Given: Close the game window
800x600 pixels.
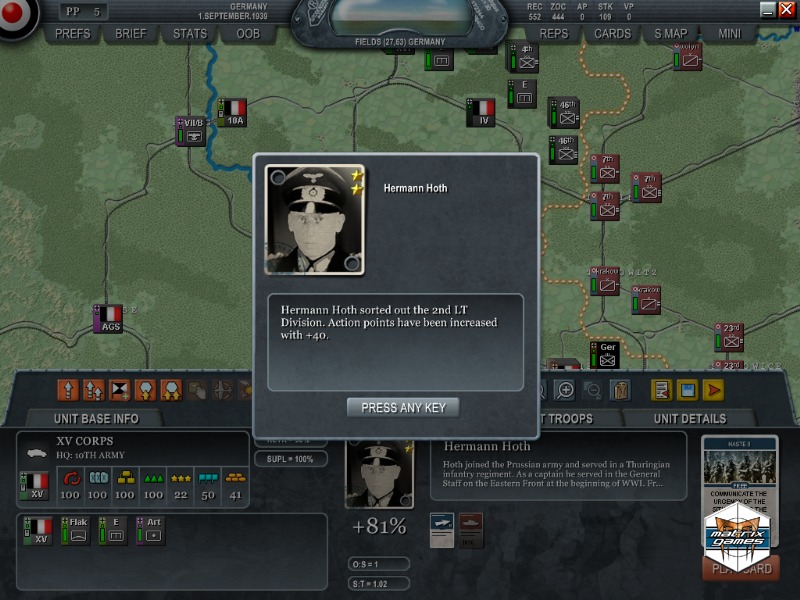Looking at the screenshot, I should (786, 9).
